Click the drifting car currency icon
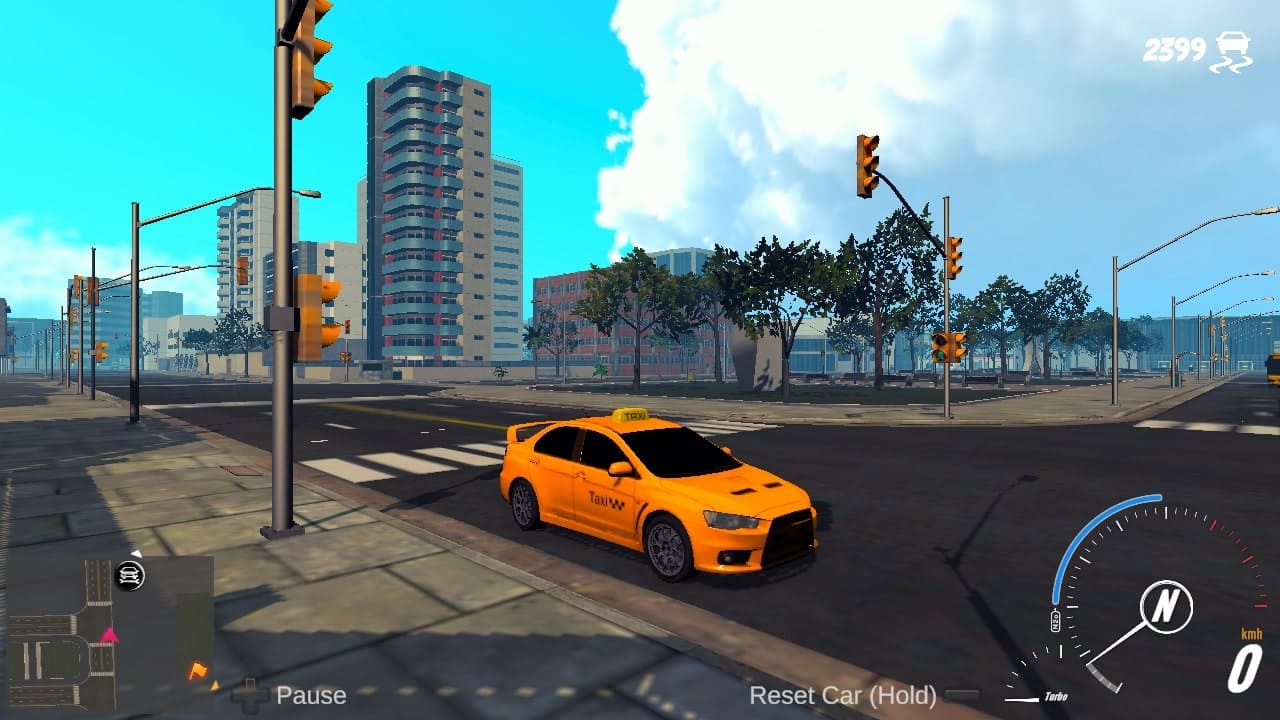 point(1233,47)
